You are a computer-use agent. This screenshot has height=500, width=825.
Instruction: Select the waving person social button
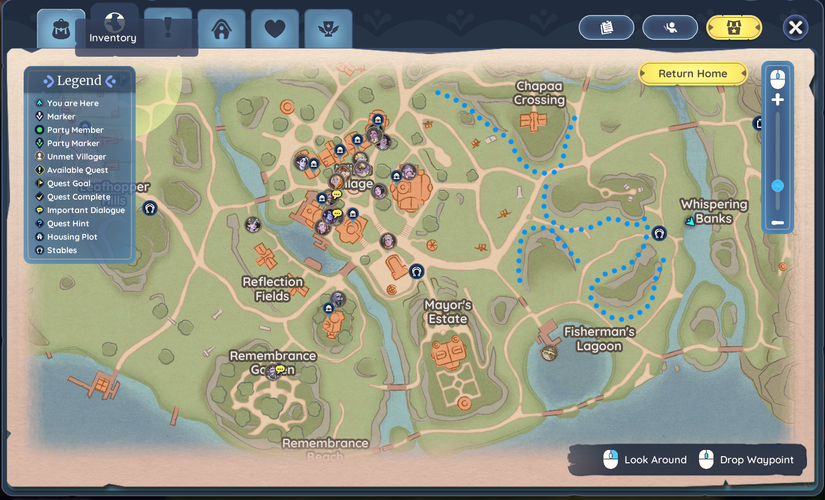point(670,28)
